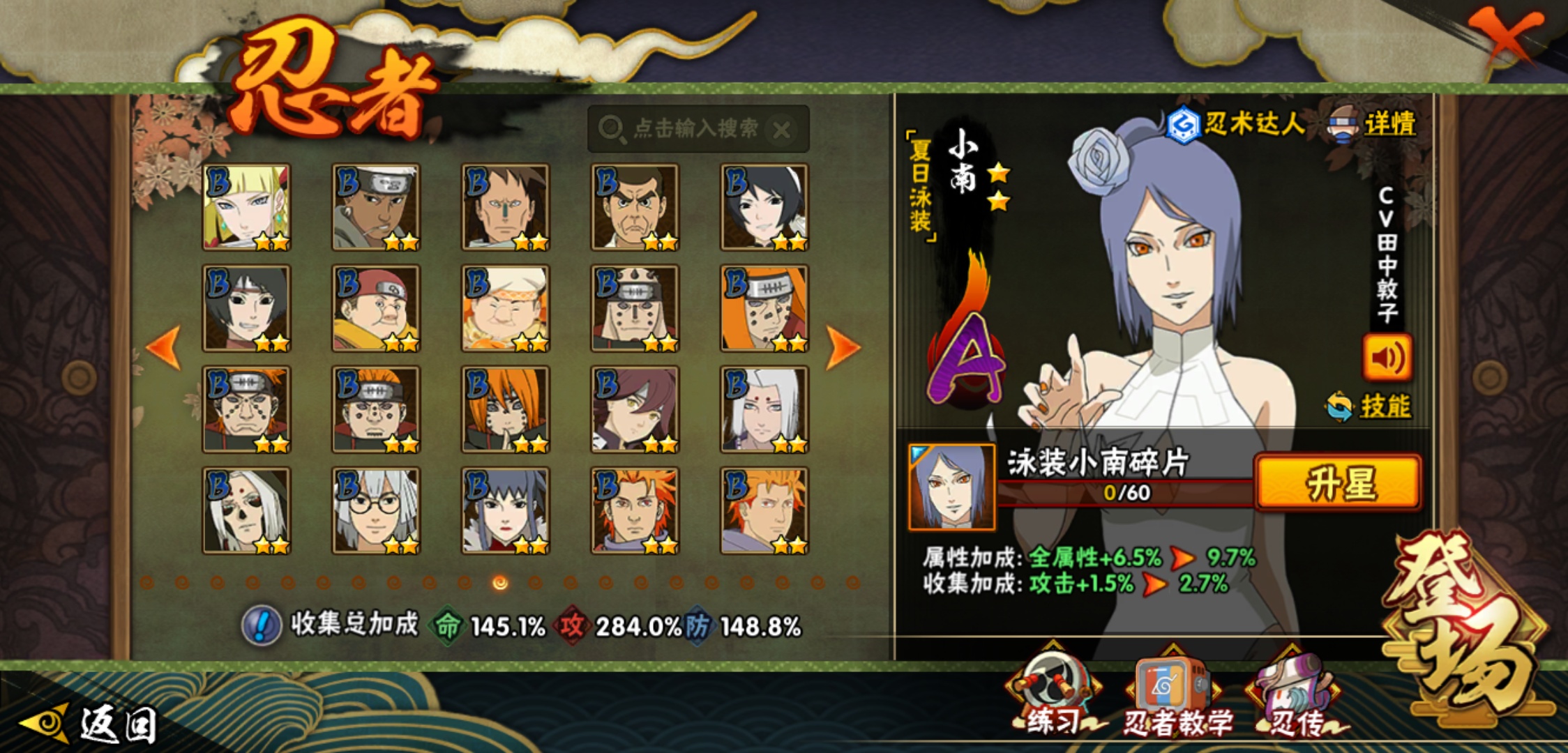Tap the 升星 star upgrade button
Viewport: 1568px width, 753px height.
1338,483
